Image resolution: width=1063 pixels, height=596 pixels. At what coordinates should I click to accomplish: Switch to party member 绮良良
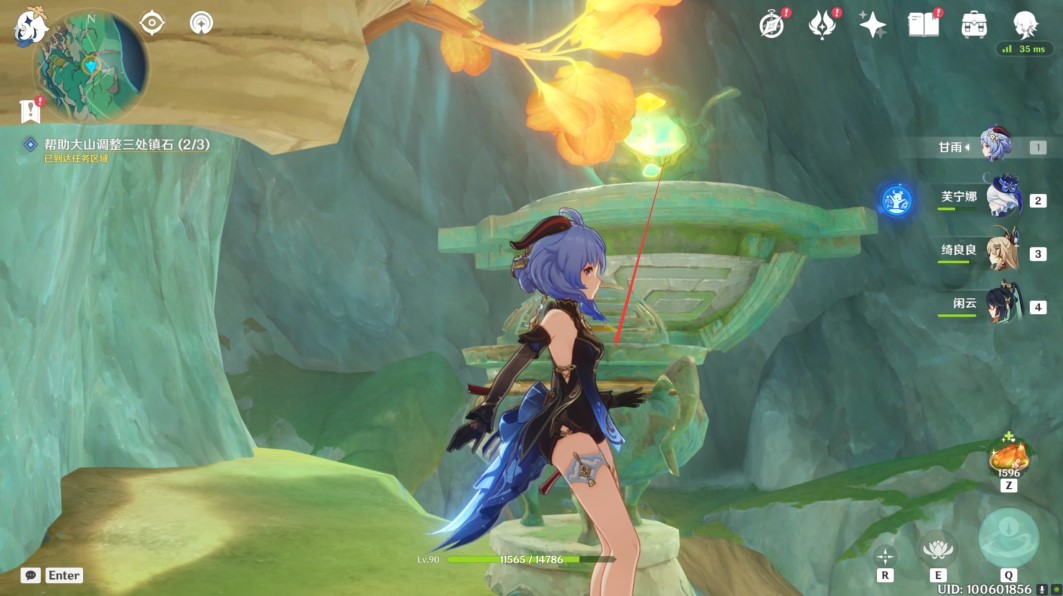point(1001,252)
